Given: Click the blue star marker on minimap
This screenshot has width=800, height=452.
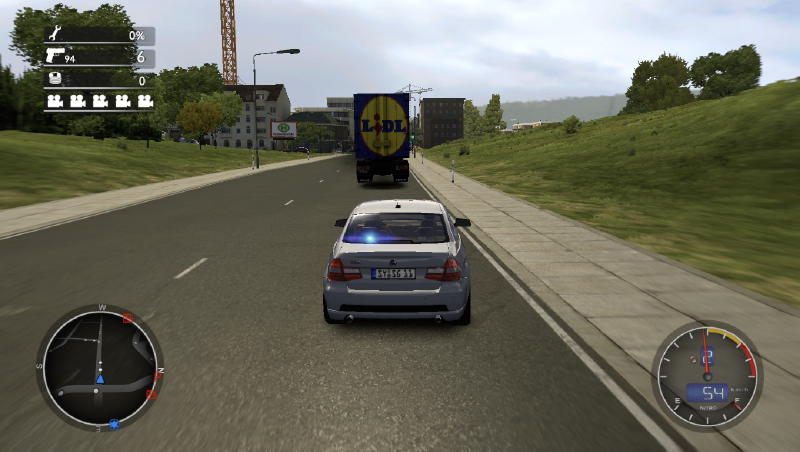Looking at the screenshot, I should click(x=115, y=424).
